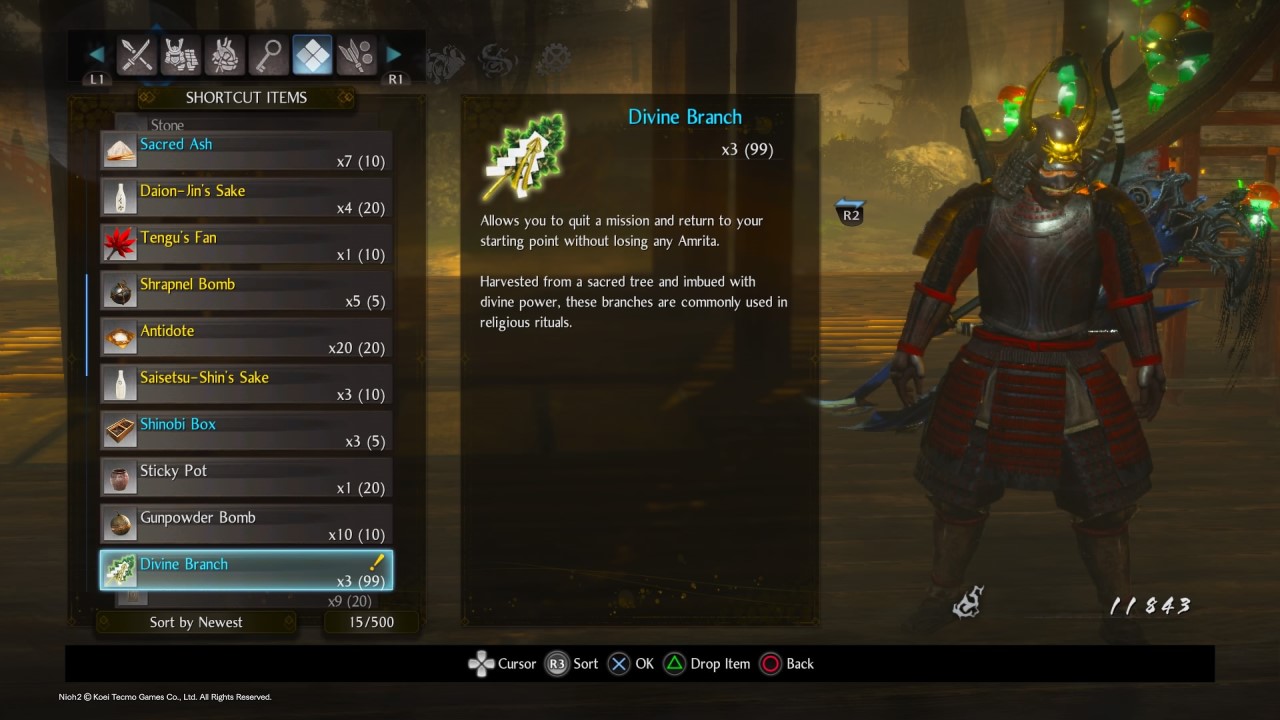Change sorting via Sort by Newest
The height and width of the screenshot is (720, 1280).
pyautogui.click(x=196, y=622)
